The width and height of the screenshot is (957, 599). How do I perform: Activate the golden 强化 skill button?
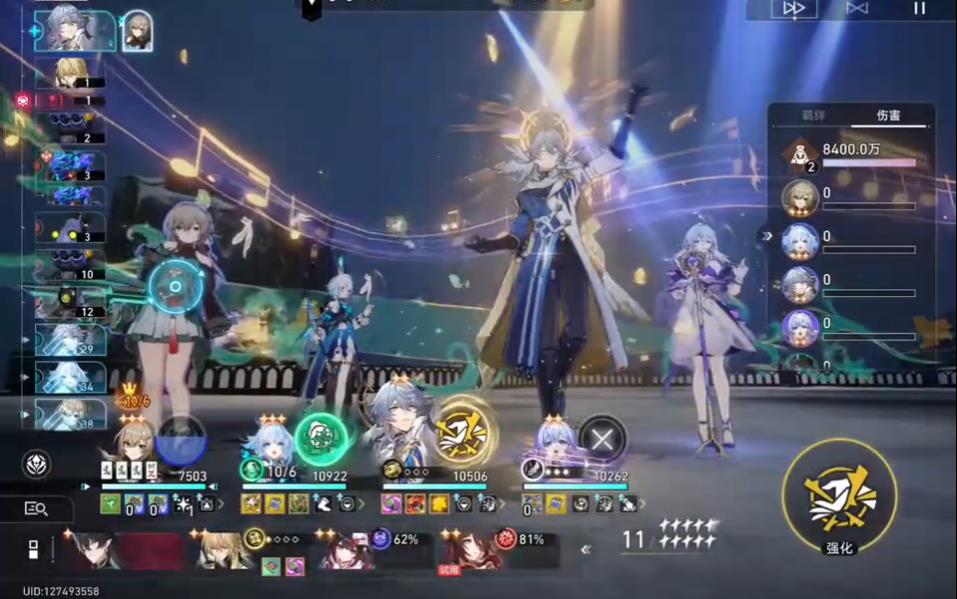(x=838, y=496)
